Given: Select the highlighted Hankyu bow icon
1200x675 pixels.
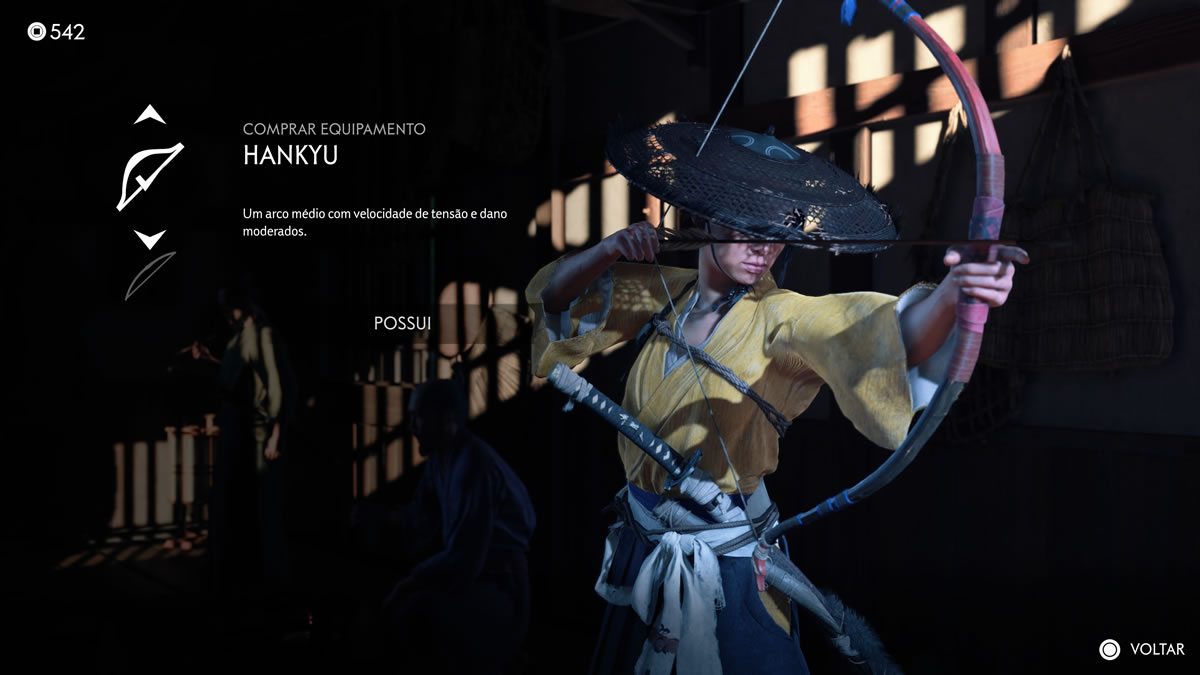Looking at the screenshot, I should pyautogui.click(x=150, y=176).
